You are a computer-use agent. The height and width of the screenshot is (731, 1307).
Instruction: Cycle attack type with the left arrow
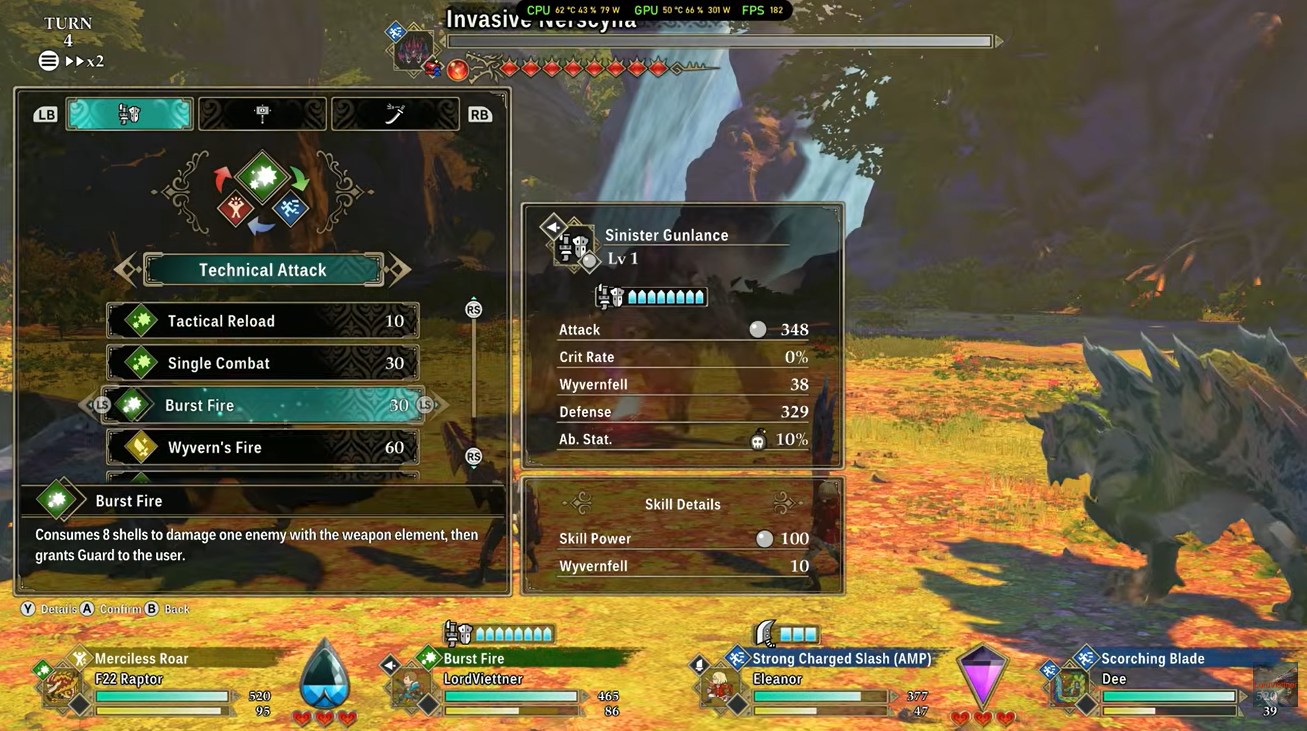coord(127,269)
